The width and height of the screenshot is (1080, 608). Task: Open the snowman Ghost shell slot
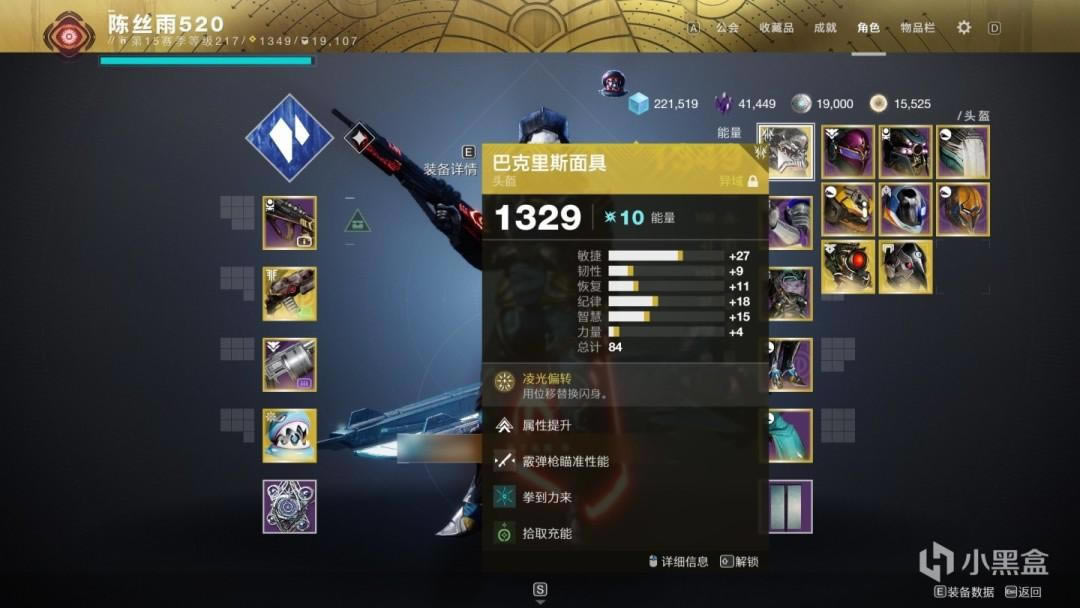290,435
